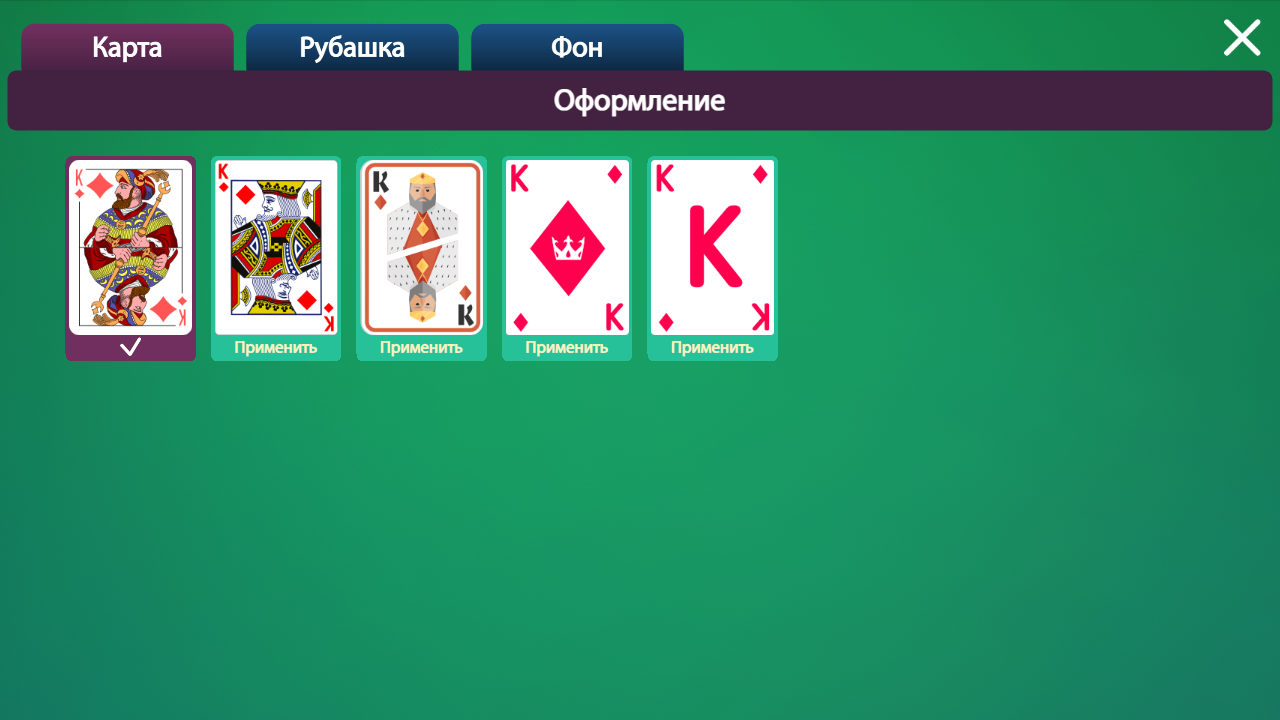Click the big red K on the fifth card
Image resolution: width=1280 pixels, height=720 pixels.
pyautogui.click(x=712, y=247)
